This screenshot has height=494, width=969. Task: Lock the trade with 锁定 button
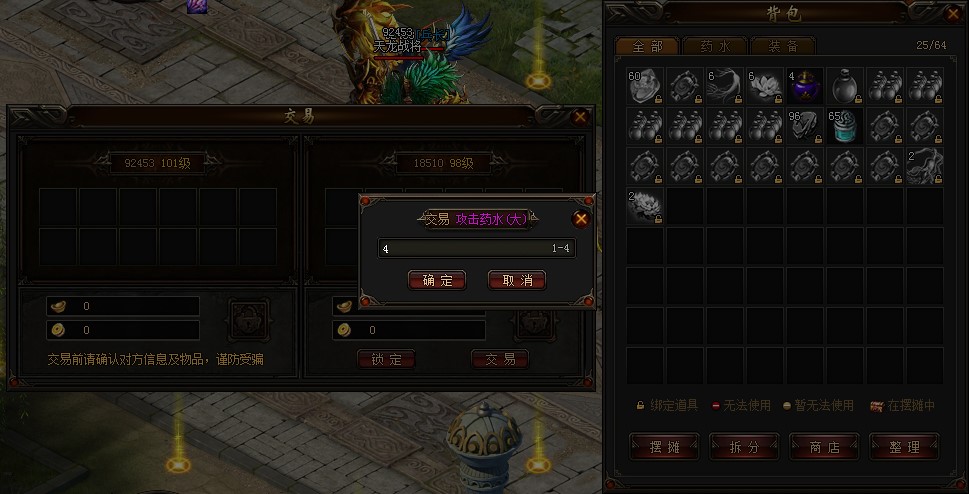point(386,359)
